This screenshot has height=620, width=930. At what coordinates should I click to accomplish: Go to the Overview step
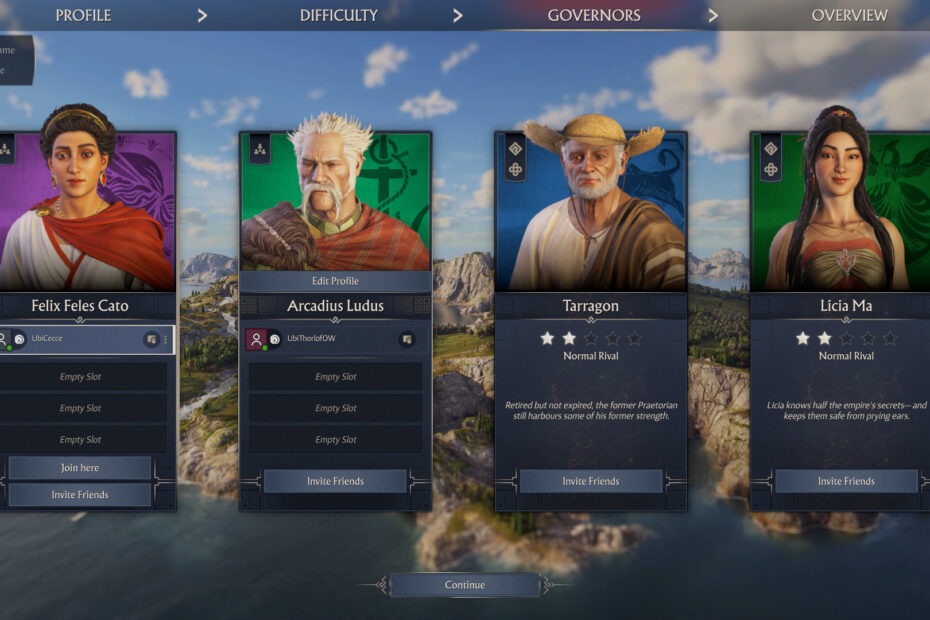click(x=849, y=15)
